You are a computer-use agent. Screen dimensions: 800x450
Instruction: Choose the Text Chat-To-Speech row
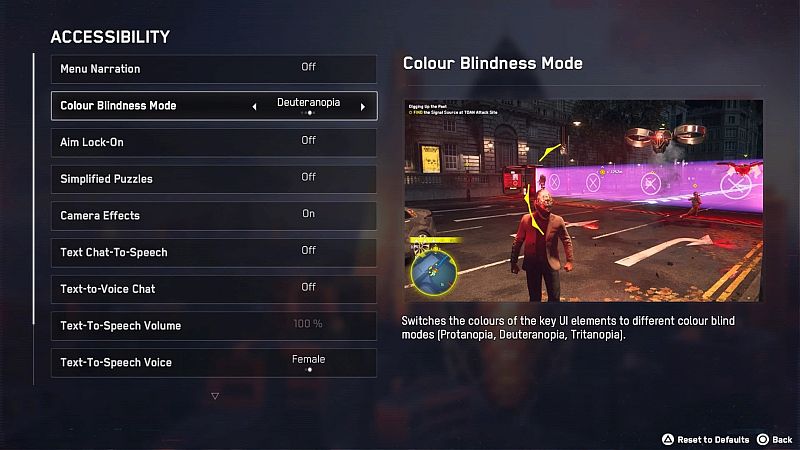coord(213,252)
